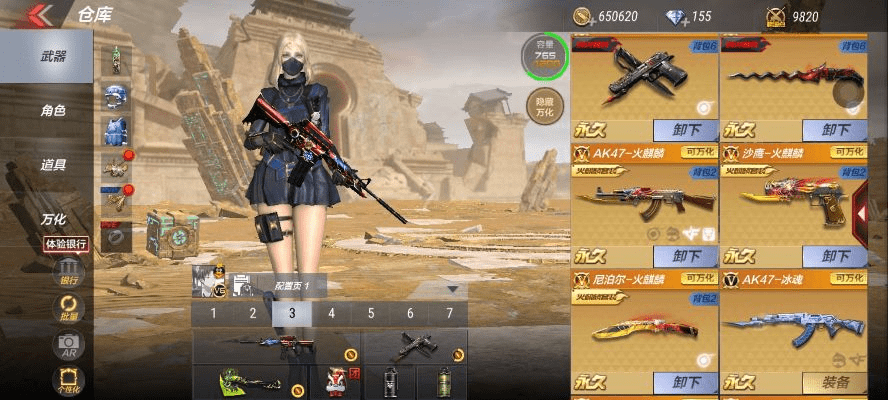Open the 银行 bank icon
888x400 pixels.
click(x=69, y=273)
